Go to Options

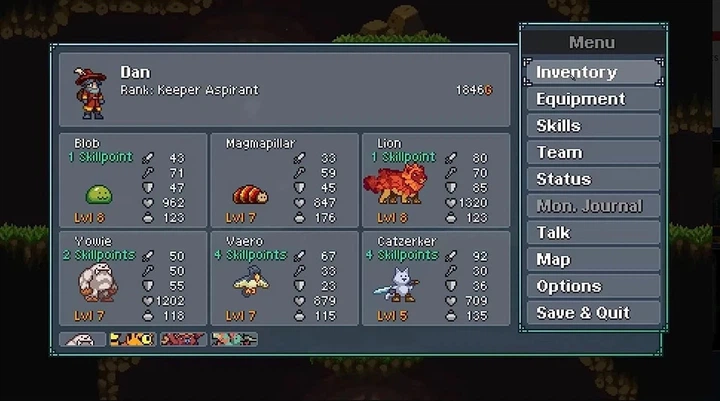tap(592, 286)
